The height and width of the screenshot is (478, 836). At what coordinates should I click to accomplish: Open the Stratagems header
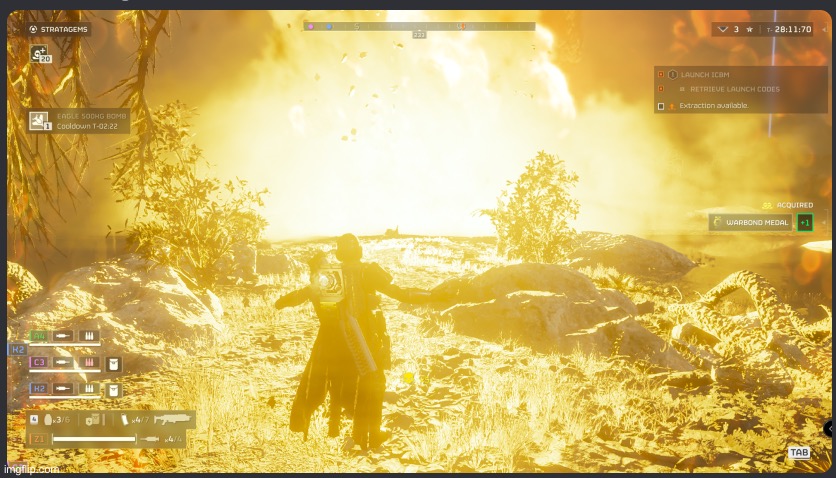pos(59,29)
